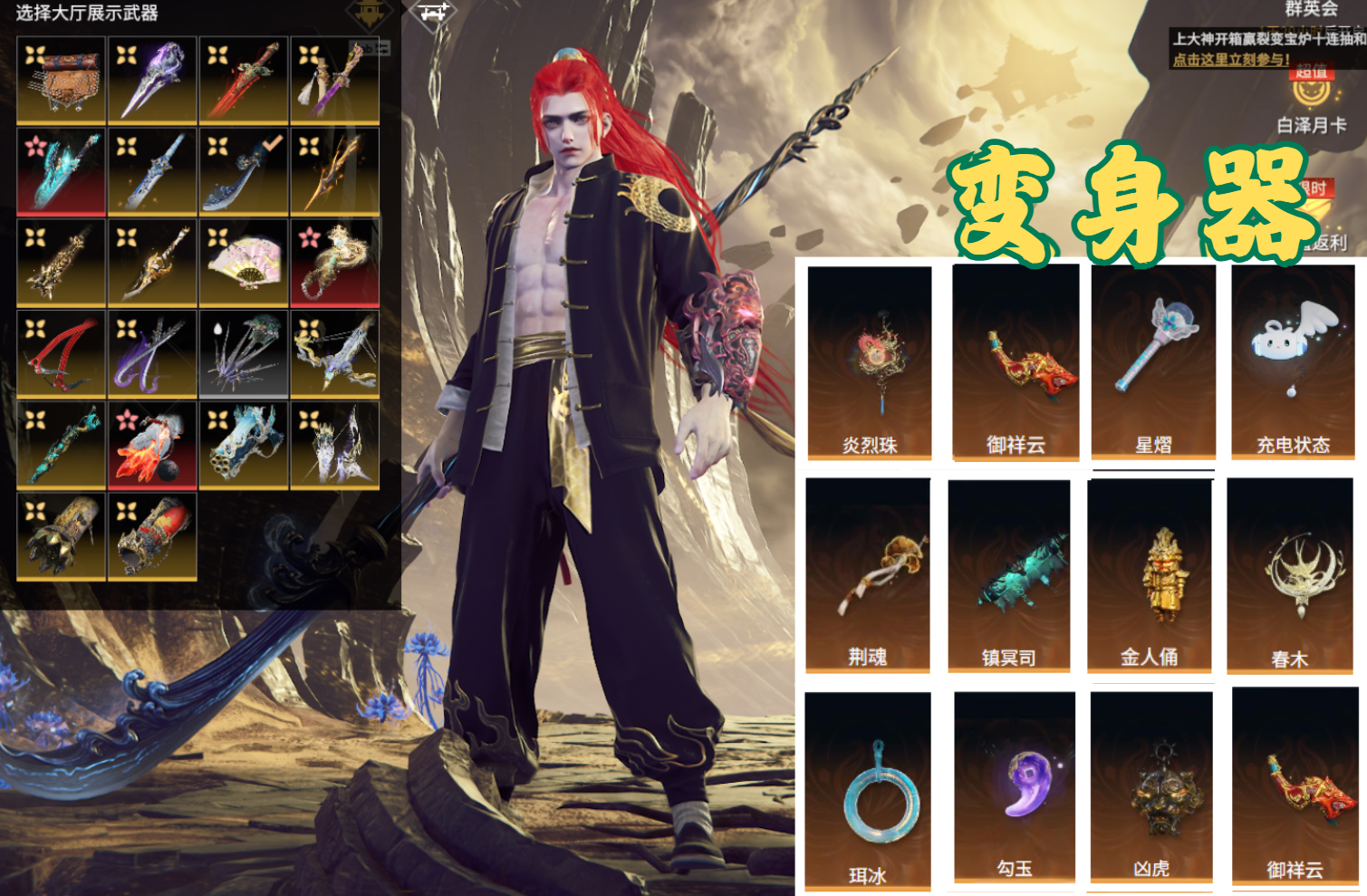Pick the flaming gauntlet with iron ball
Image resolution: width=1367 pixels, height=896 pixels.
152,446
